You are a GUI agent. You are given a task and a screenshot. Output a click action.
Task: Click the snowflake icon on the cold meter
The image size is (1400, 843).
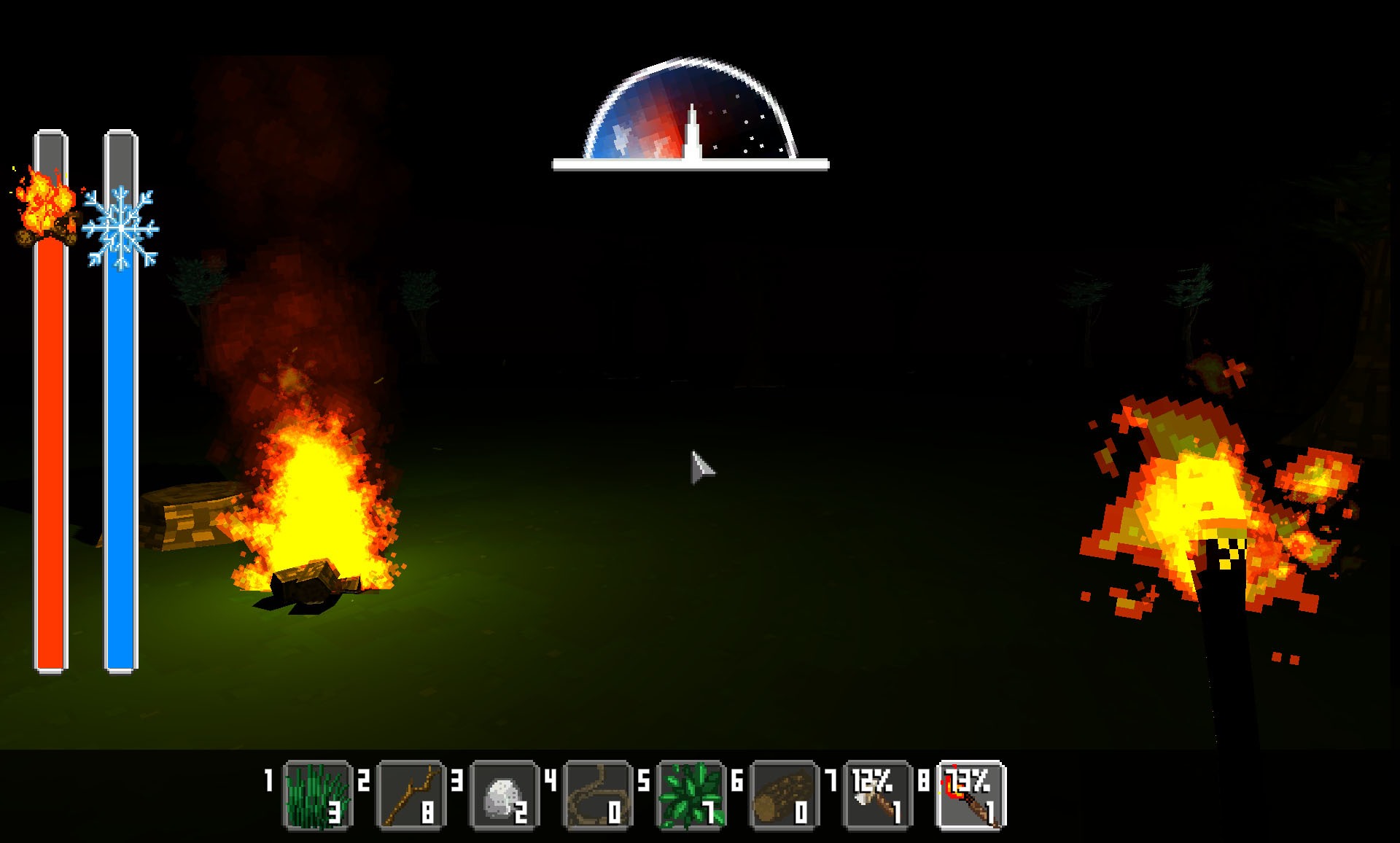121,226
